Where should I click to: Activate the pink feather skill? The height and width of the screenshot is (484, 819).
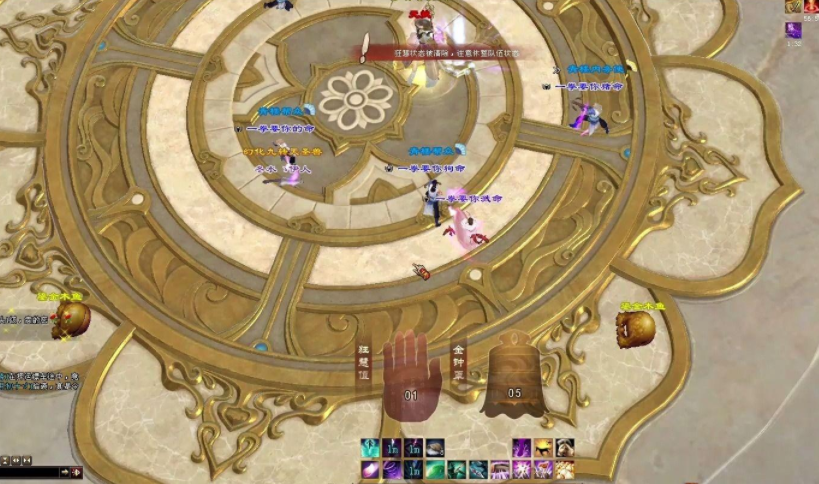coord(370,469)
